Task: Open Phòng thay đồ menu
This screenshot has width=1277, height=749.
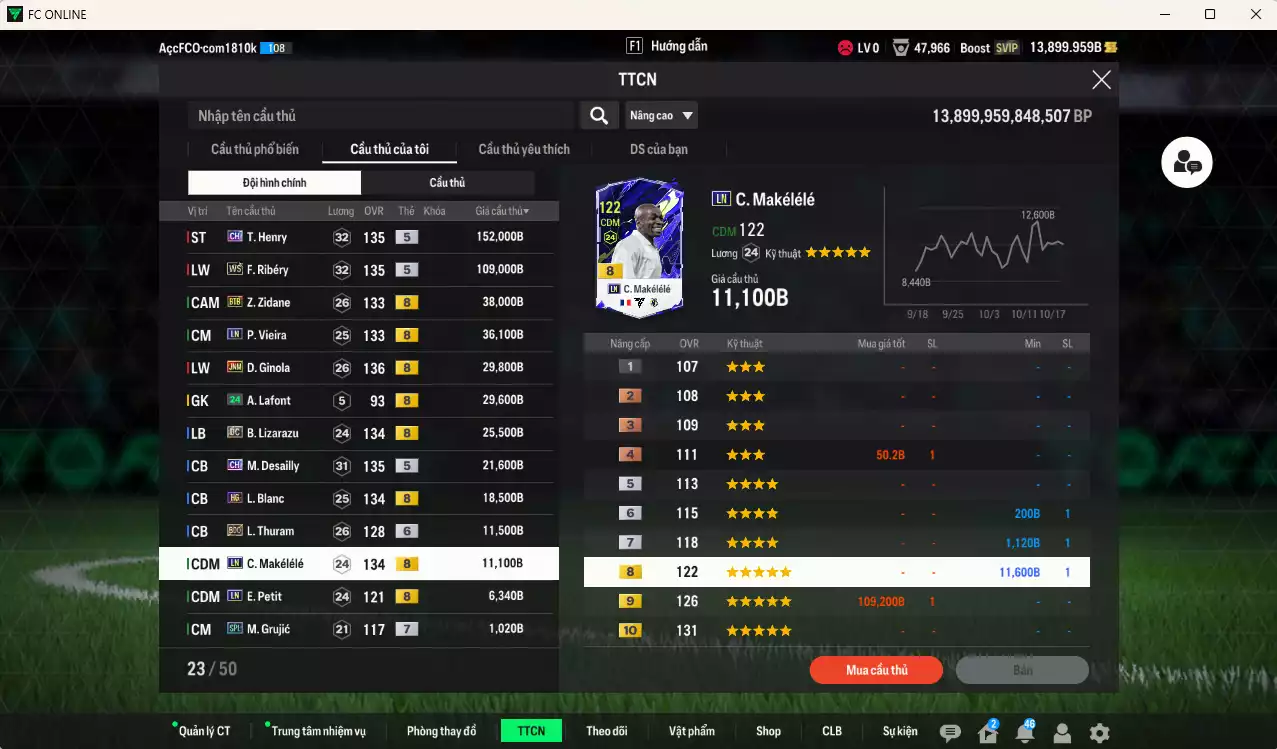Action: [x=441, y=731]
